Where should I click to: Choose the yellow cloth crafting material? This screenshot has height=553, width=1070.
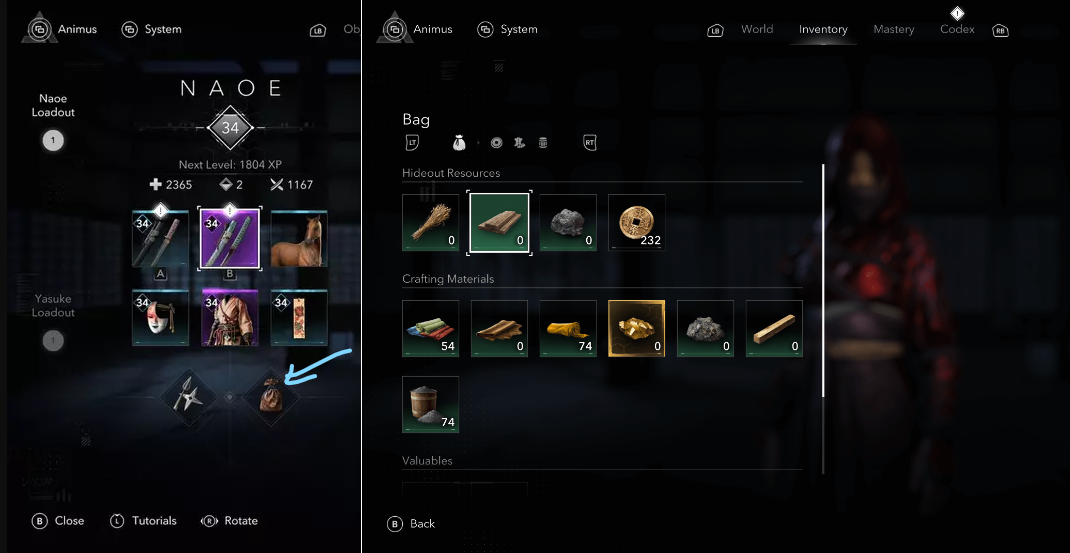(x=567, y=328)
